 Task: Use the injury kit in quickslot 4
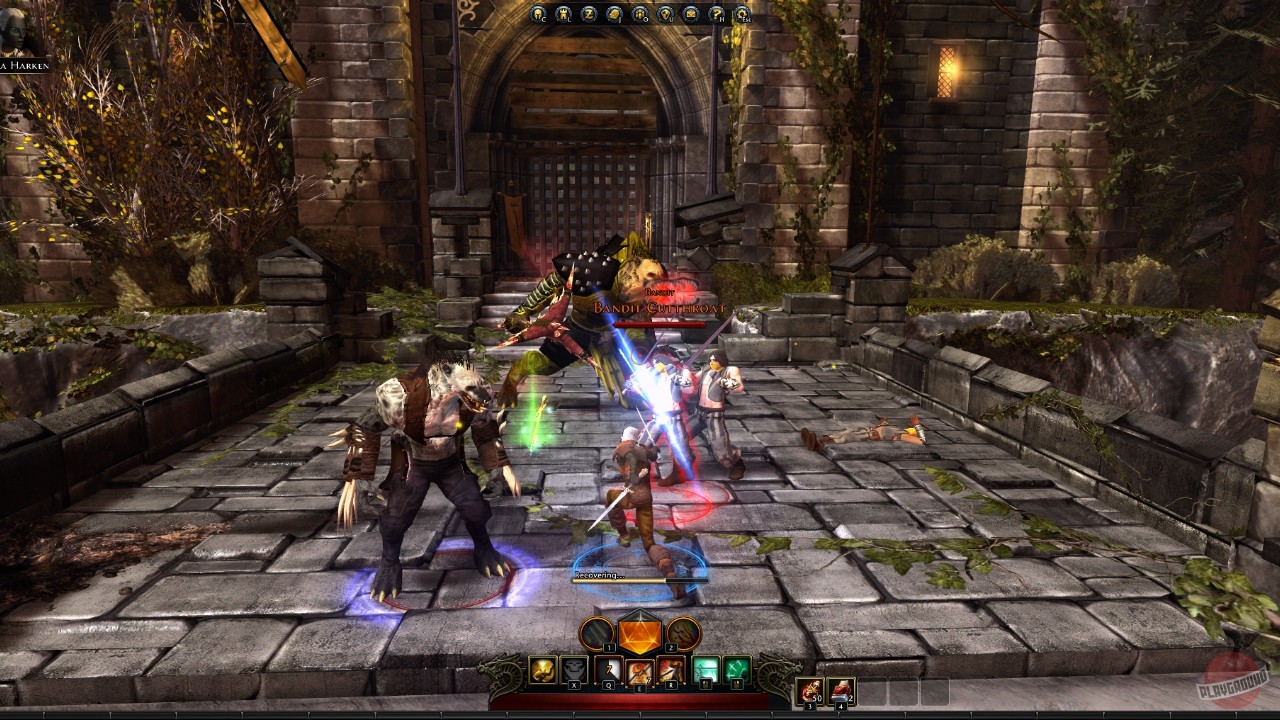click(x=841, y=690)
